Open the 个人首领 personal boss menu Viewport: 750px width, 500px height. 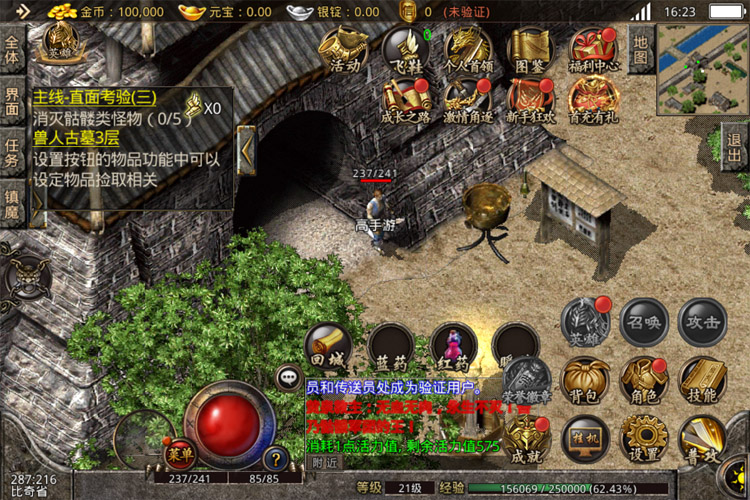468,48
